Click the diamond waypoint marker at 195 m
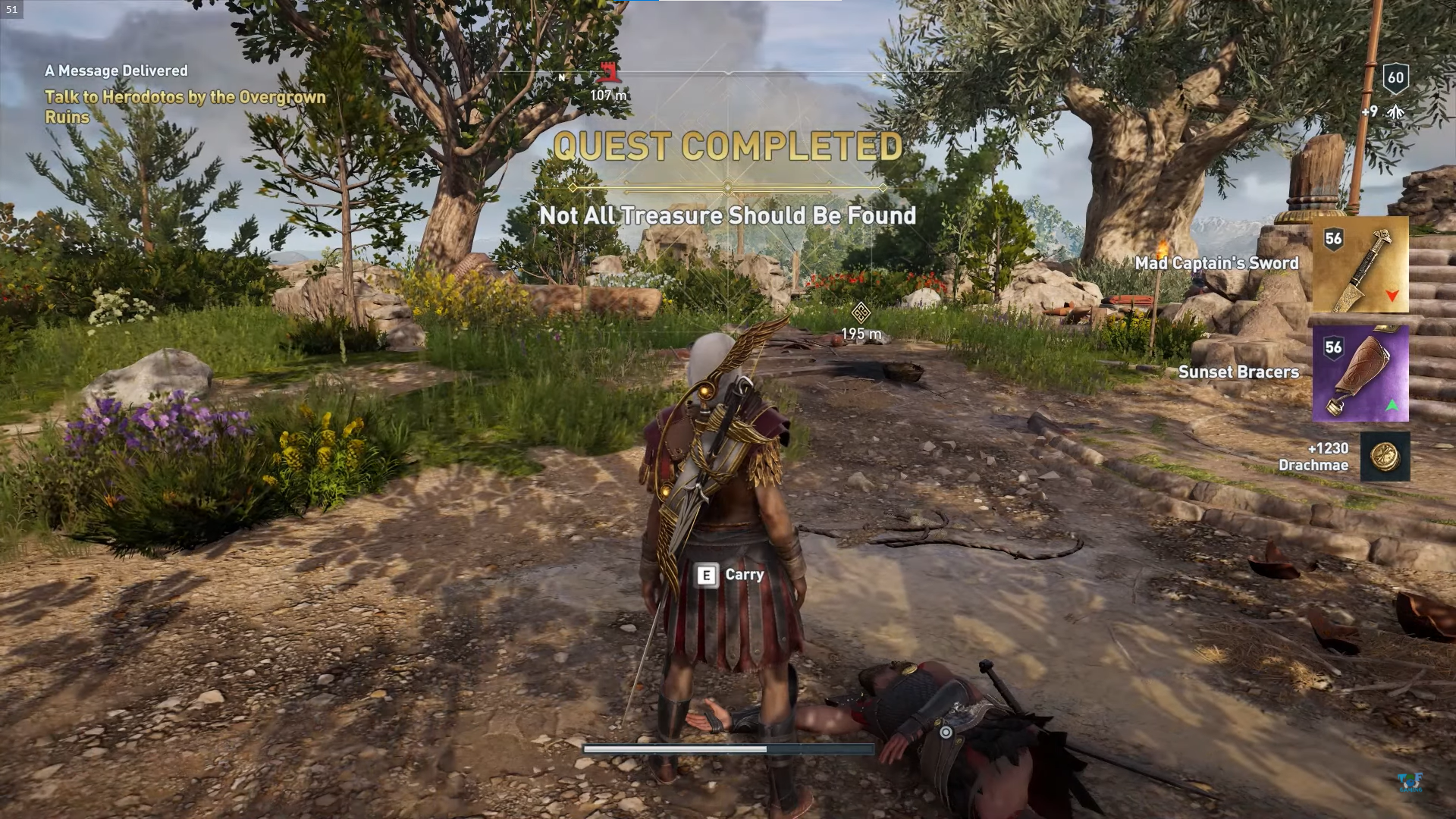 (860, 312)
